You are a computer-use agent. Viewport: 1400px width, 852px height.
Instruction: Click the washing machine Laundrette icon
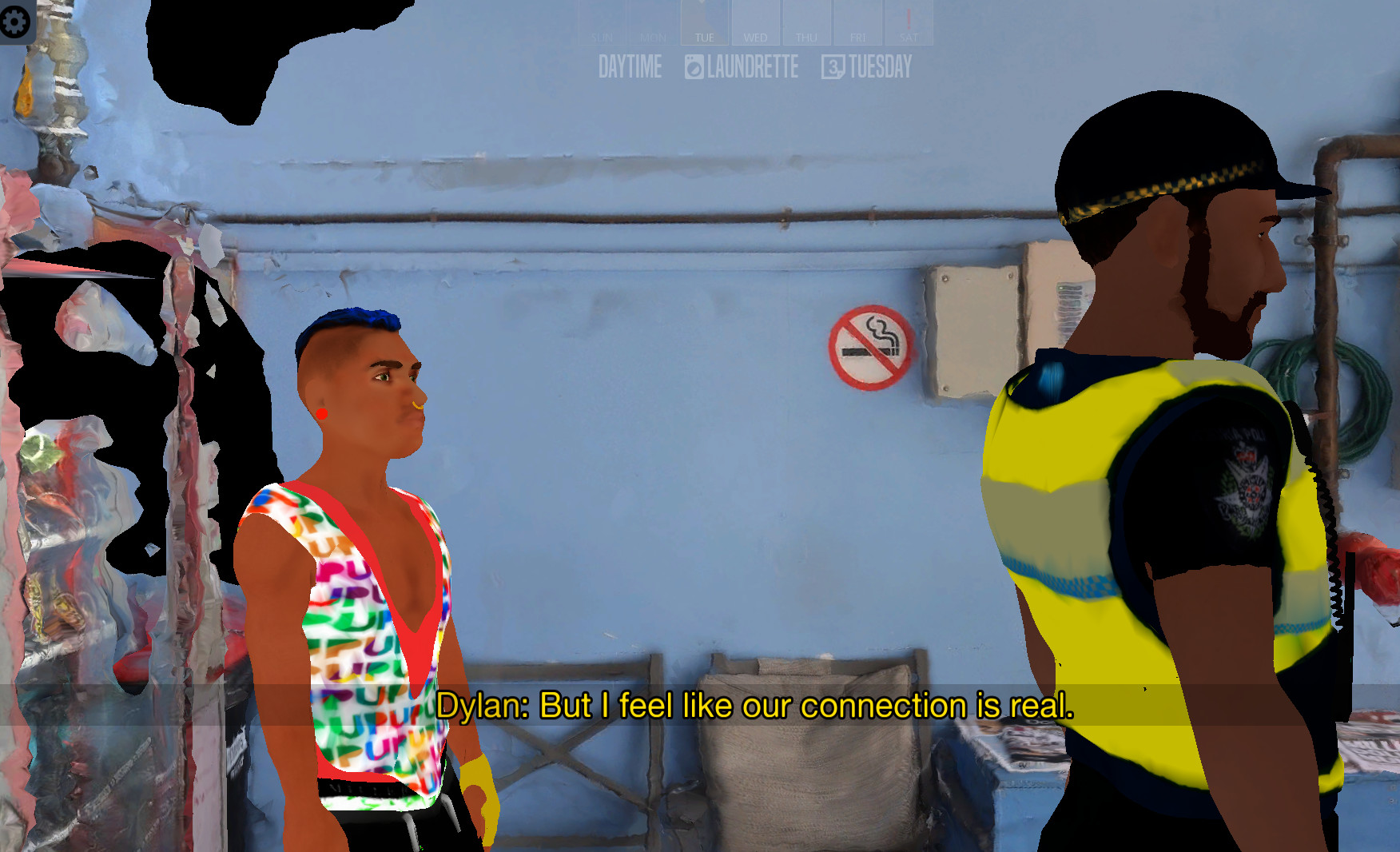pos(693,68)
